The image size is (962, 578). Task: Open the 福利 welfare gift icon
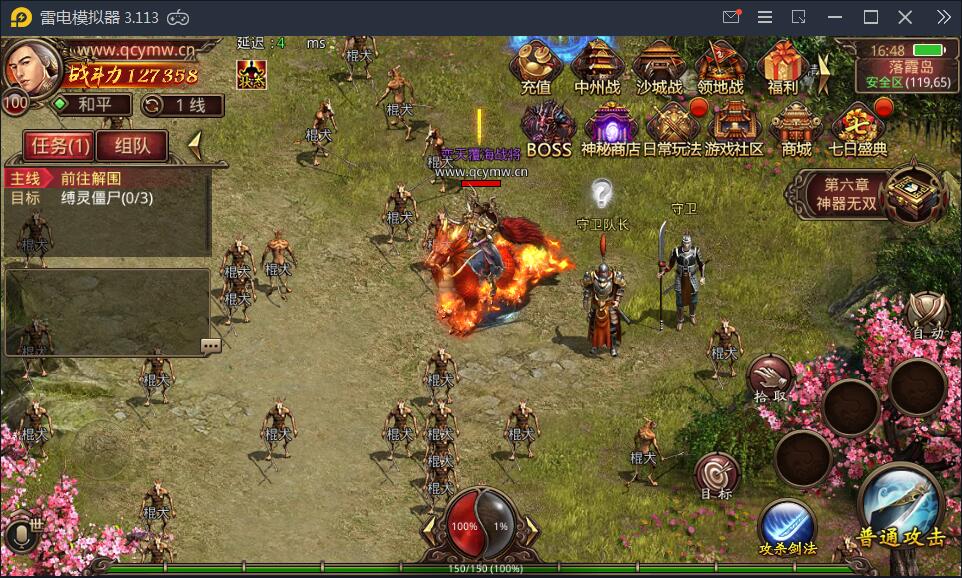coord(783,66)
